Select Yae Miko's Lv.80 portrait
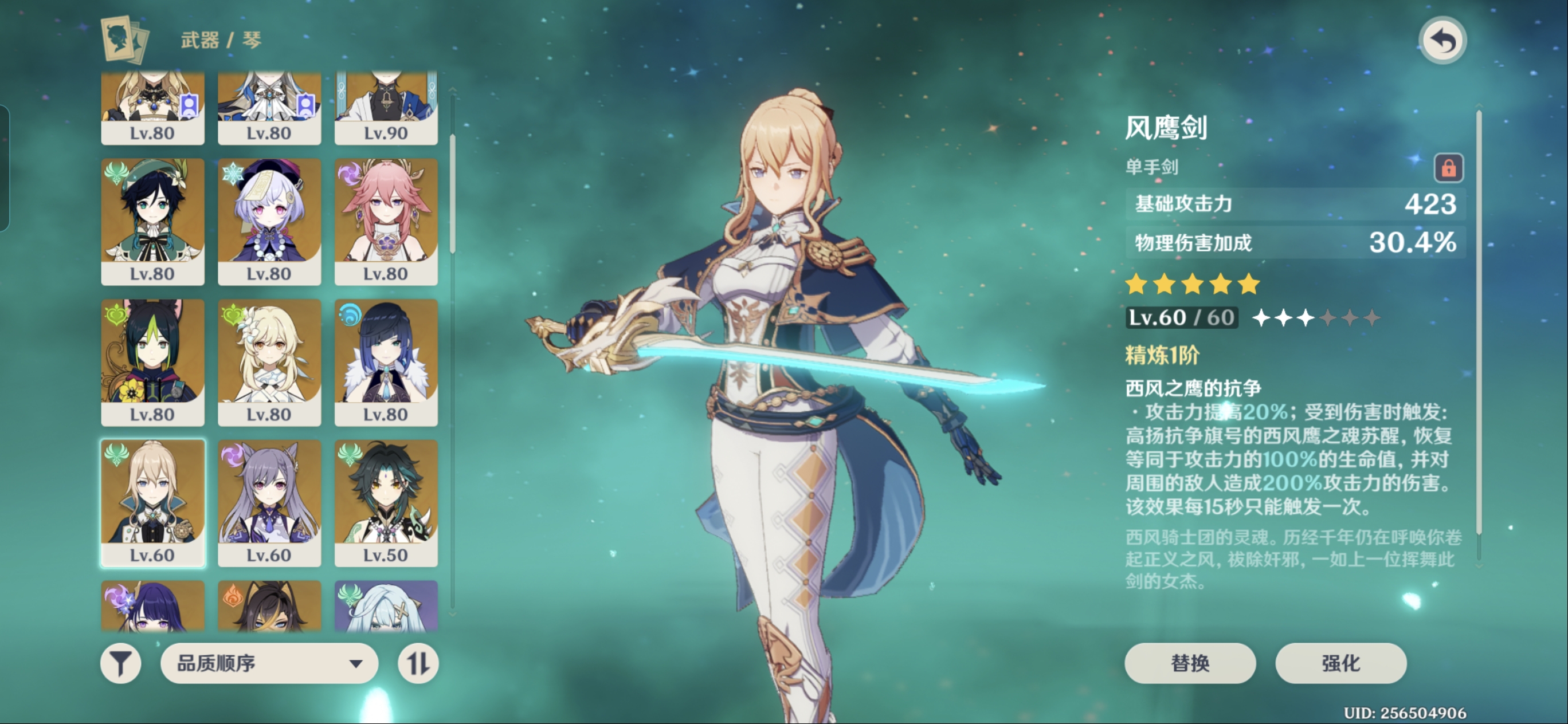The width and height of the screenshot is (1568, 724). [386, 222]
